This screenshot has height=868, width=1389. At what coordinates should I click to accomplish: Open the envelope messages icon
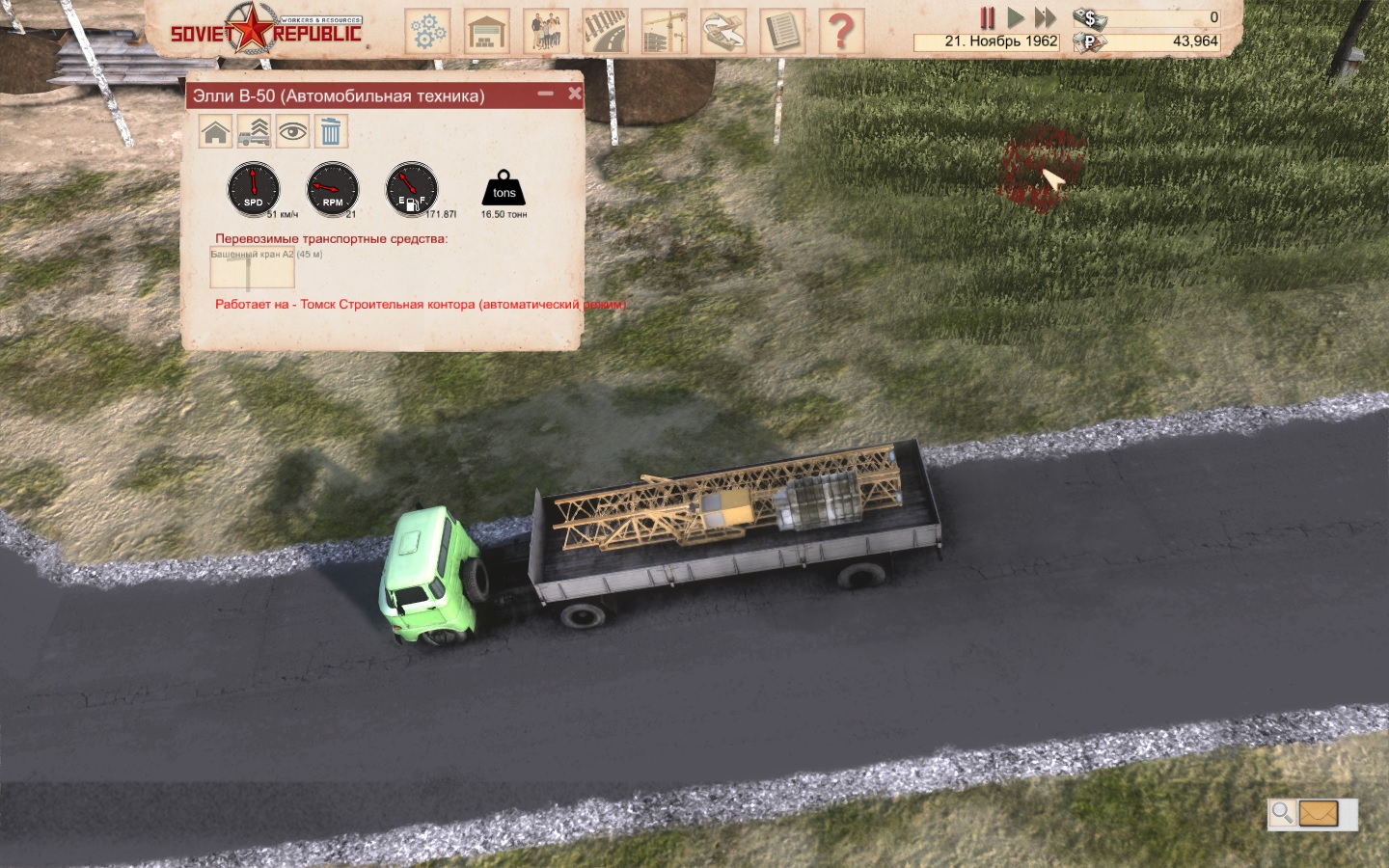1319,814
